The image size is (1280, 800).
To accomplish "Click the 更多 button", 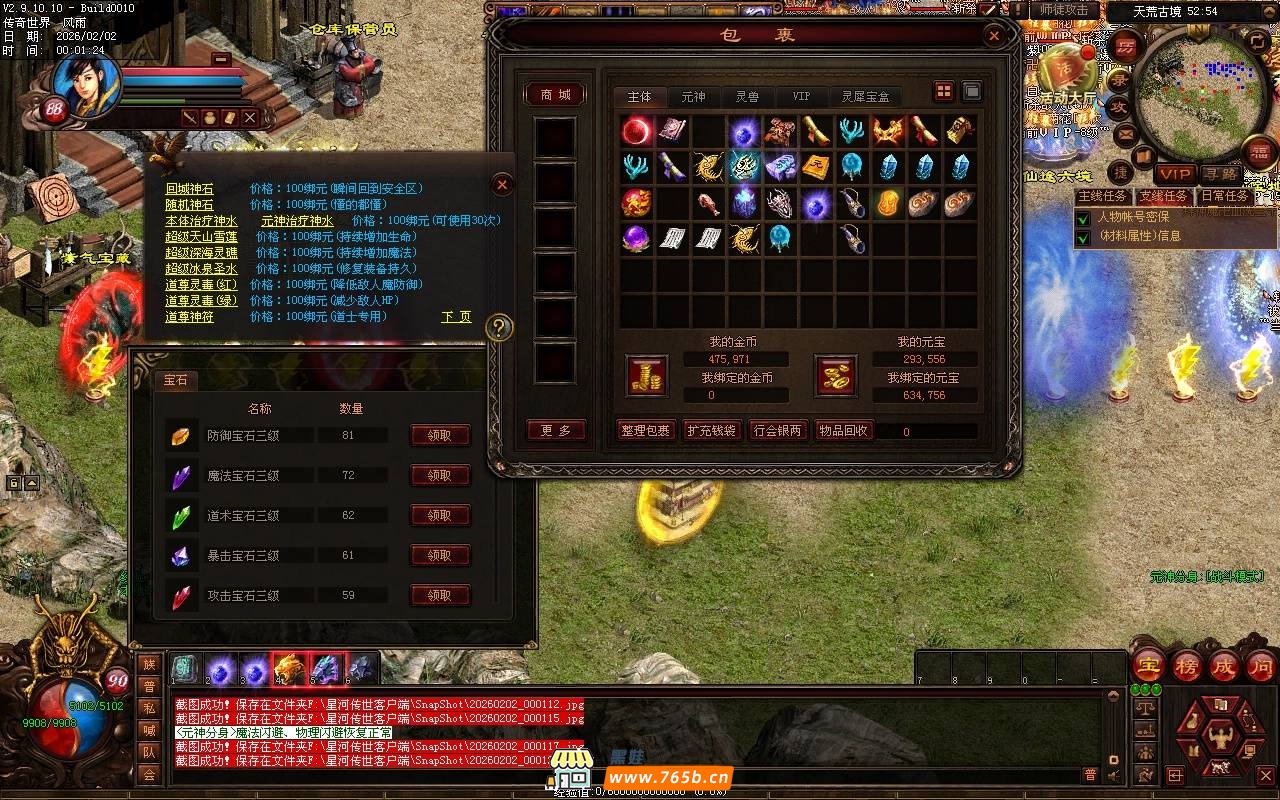I will [x=555, y=431].
